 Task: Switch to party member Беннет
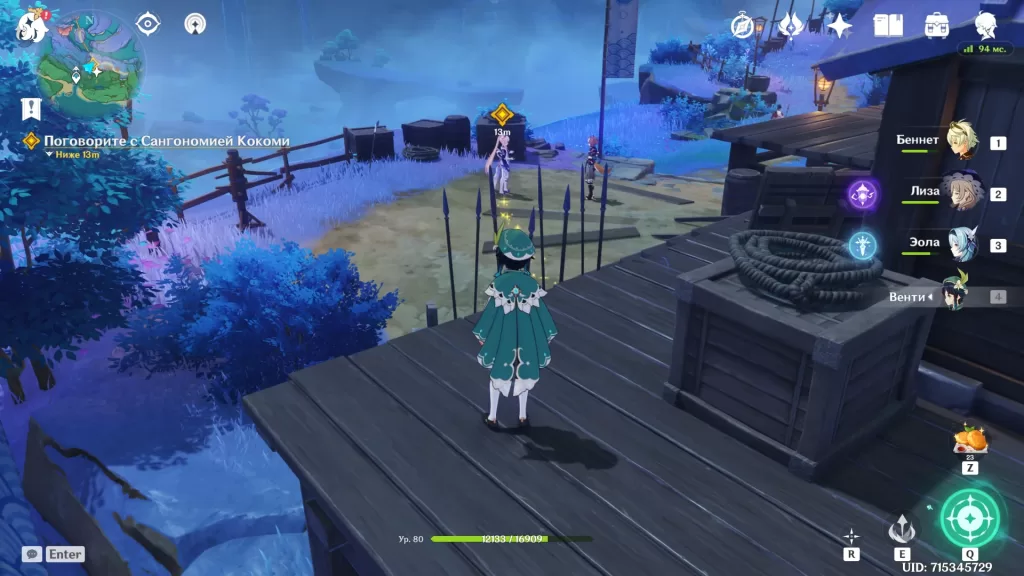pos(964,141)
